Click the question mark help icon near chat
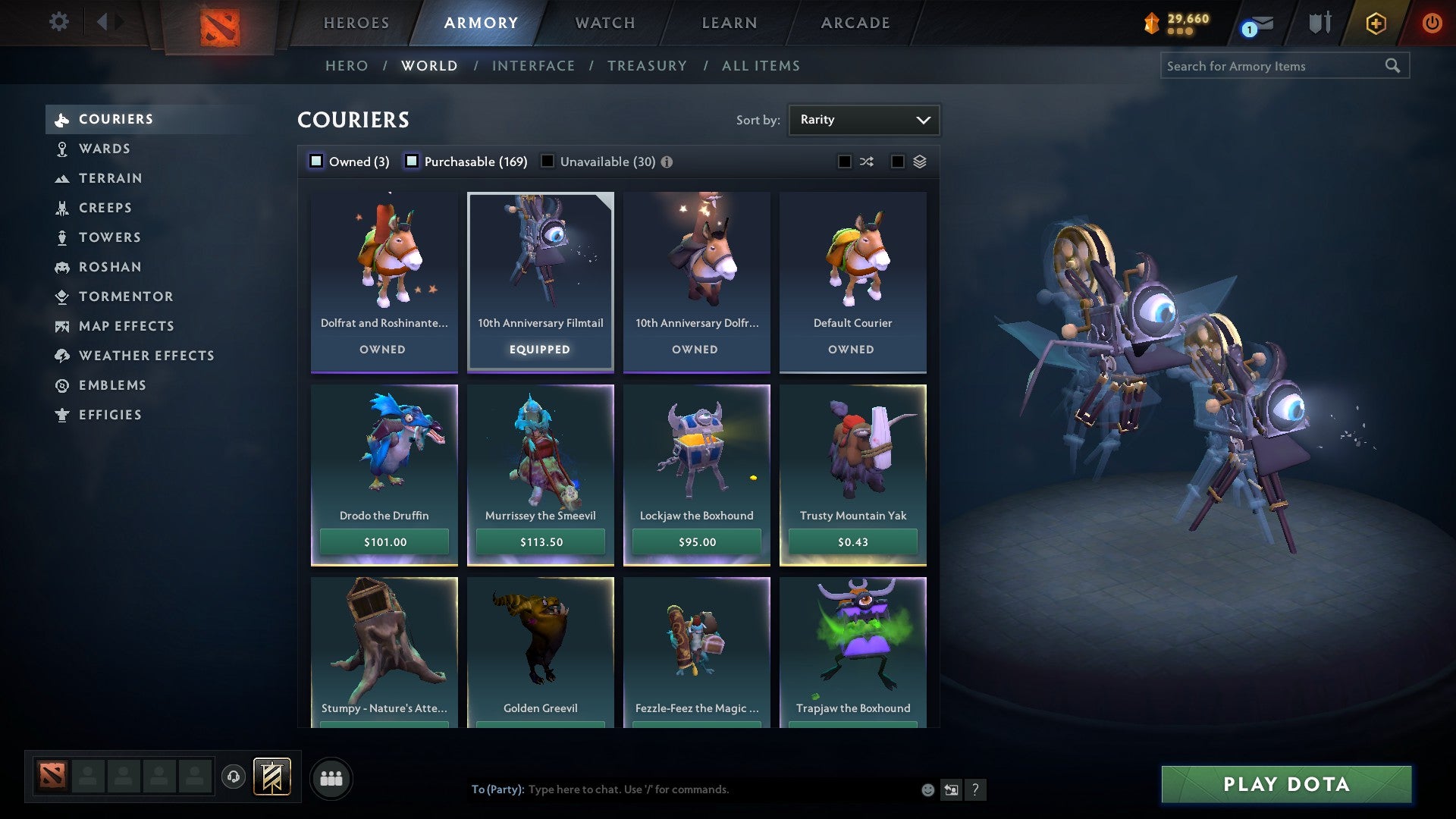The height and width of the screenshot is (819, 1456). tap(976, 789)
